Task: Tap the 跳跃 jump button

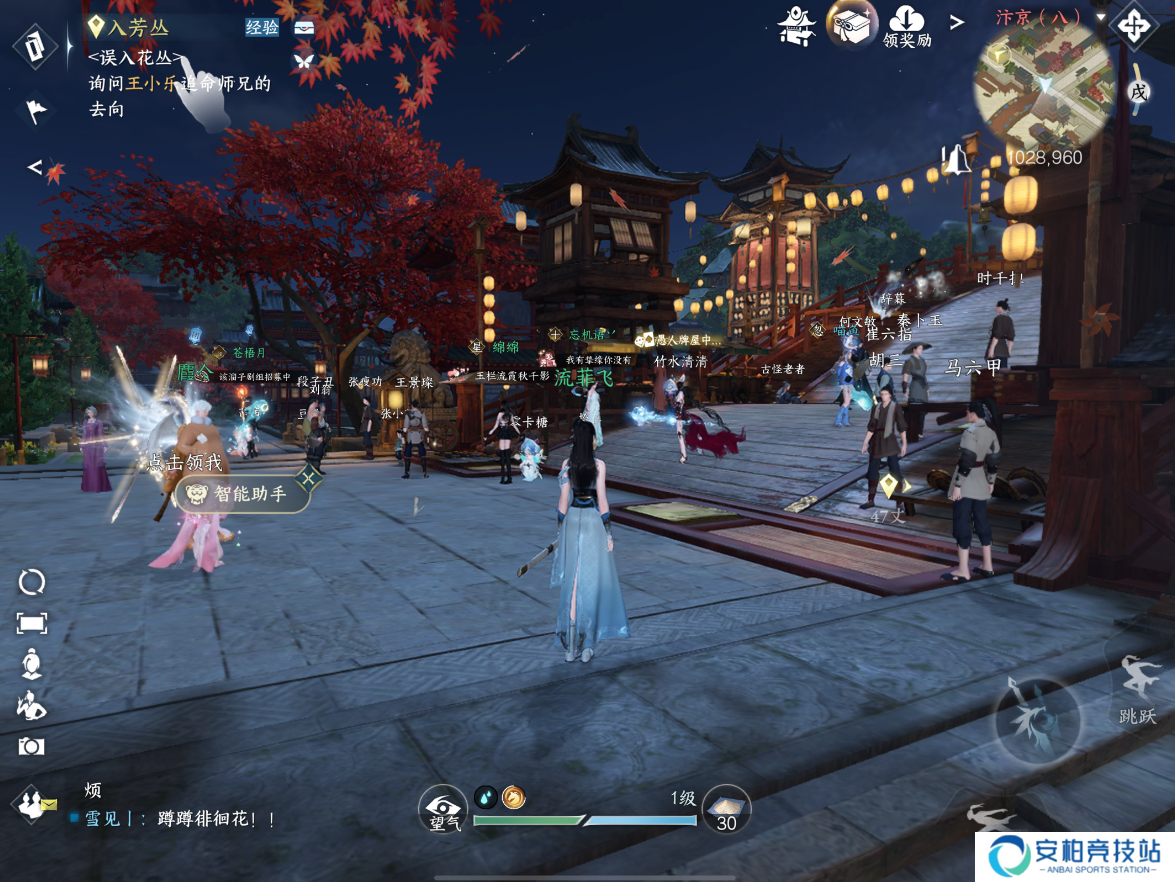Action: [1138, 688]
